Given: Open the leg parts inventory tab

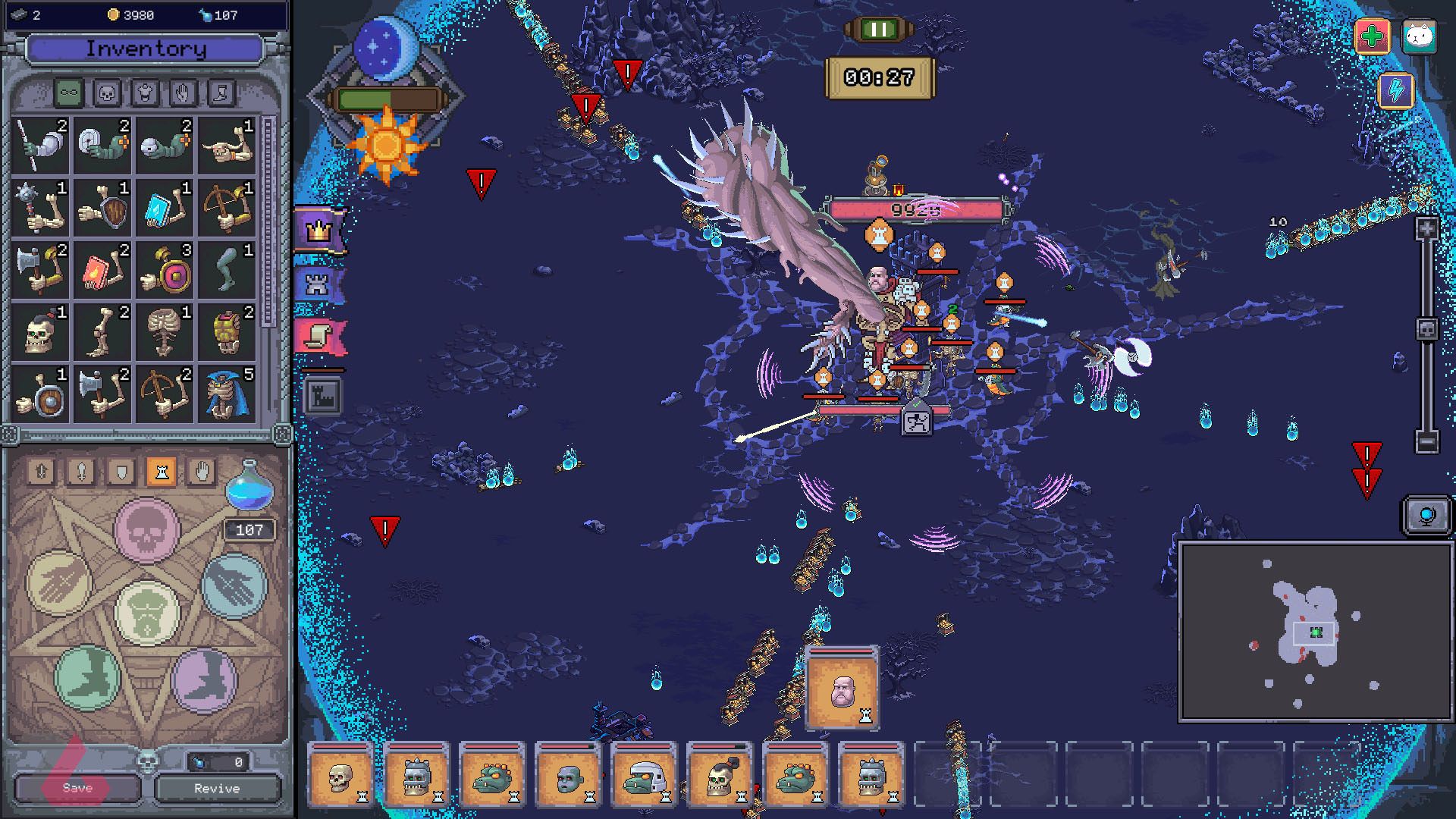Looking at the screenshot, I should (221, 93).
